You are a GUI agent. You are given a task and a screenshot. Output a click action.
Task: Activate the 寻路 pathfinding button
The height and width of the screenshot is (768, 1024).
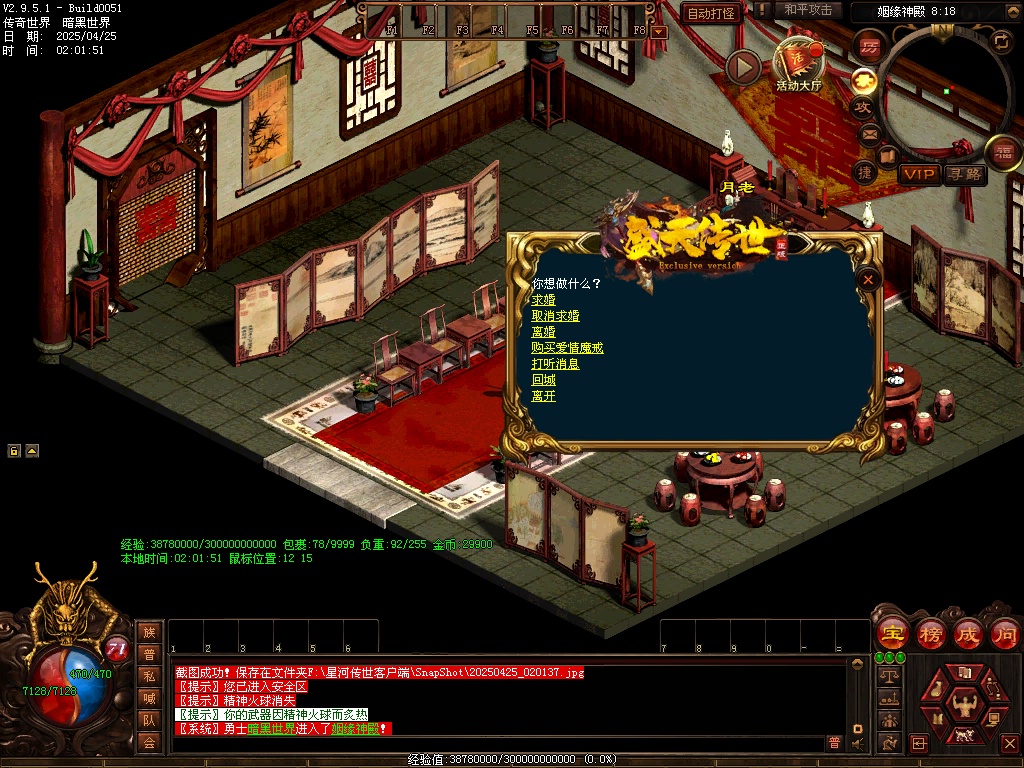[964, 174]
